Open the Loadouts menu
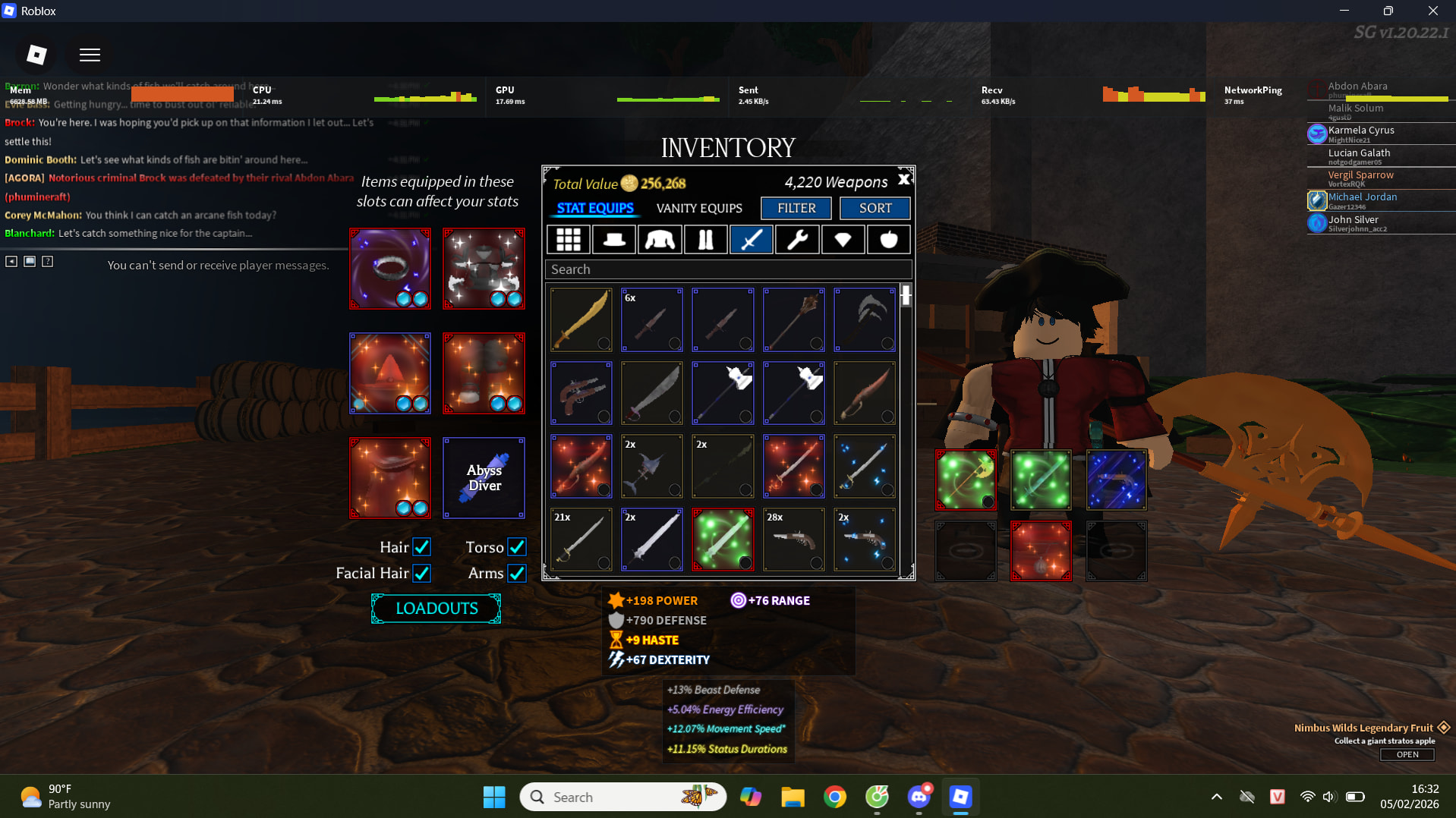Viewport: 1456px width, 818px height. pos(436,609)
